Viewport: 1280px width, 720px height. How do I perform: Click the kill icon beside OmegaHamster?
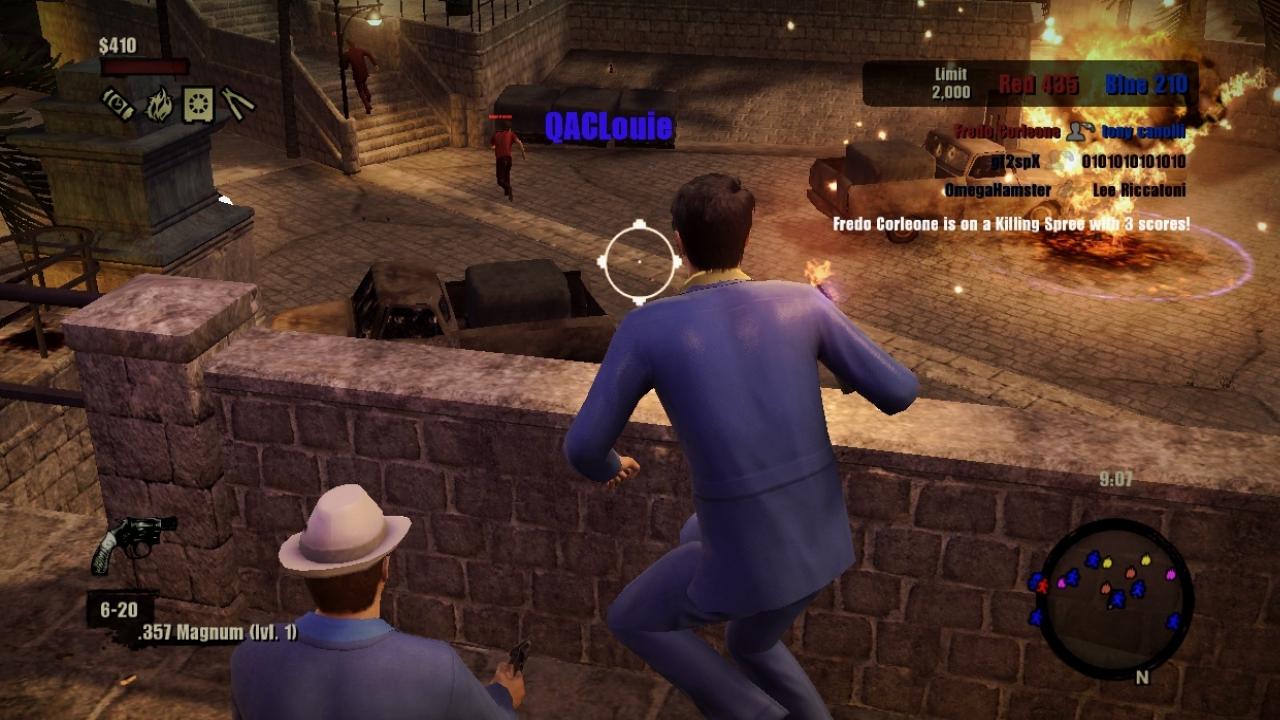[x=1067, y=189]
